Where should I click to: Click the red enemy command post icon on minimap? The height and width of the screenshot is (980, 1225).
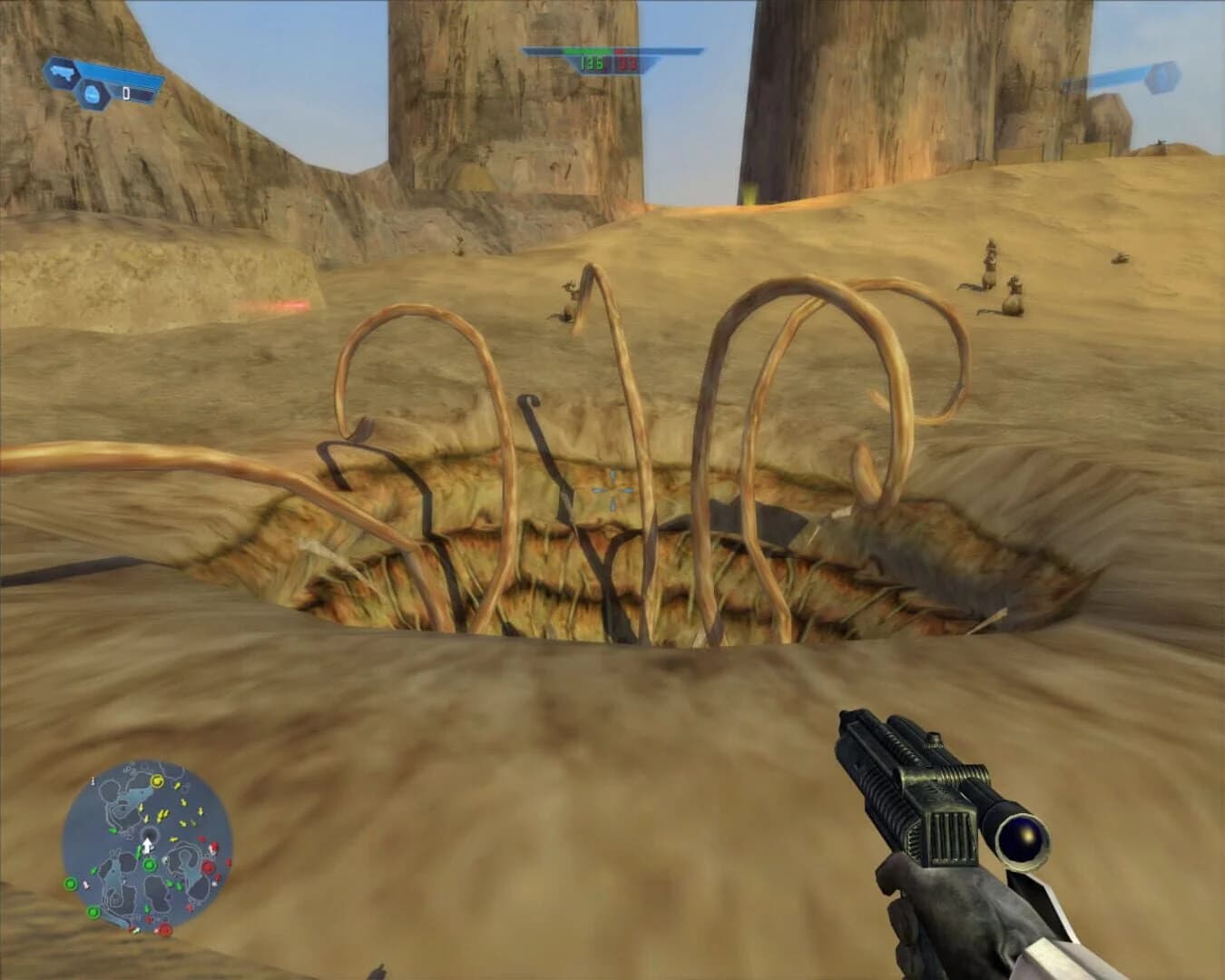tap(207, 867)
